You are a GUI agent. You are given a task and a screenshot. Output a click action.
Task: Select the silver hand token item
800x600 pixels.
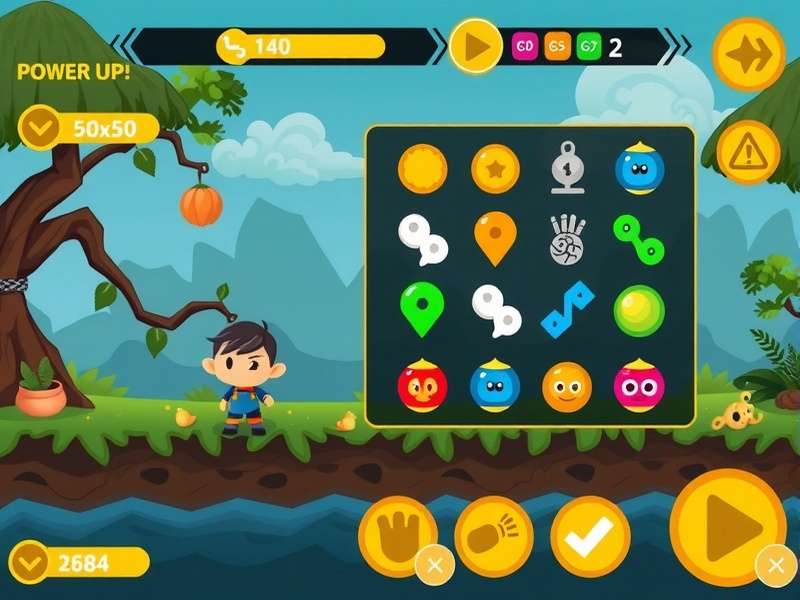click(567, 240)
